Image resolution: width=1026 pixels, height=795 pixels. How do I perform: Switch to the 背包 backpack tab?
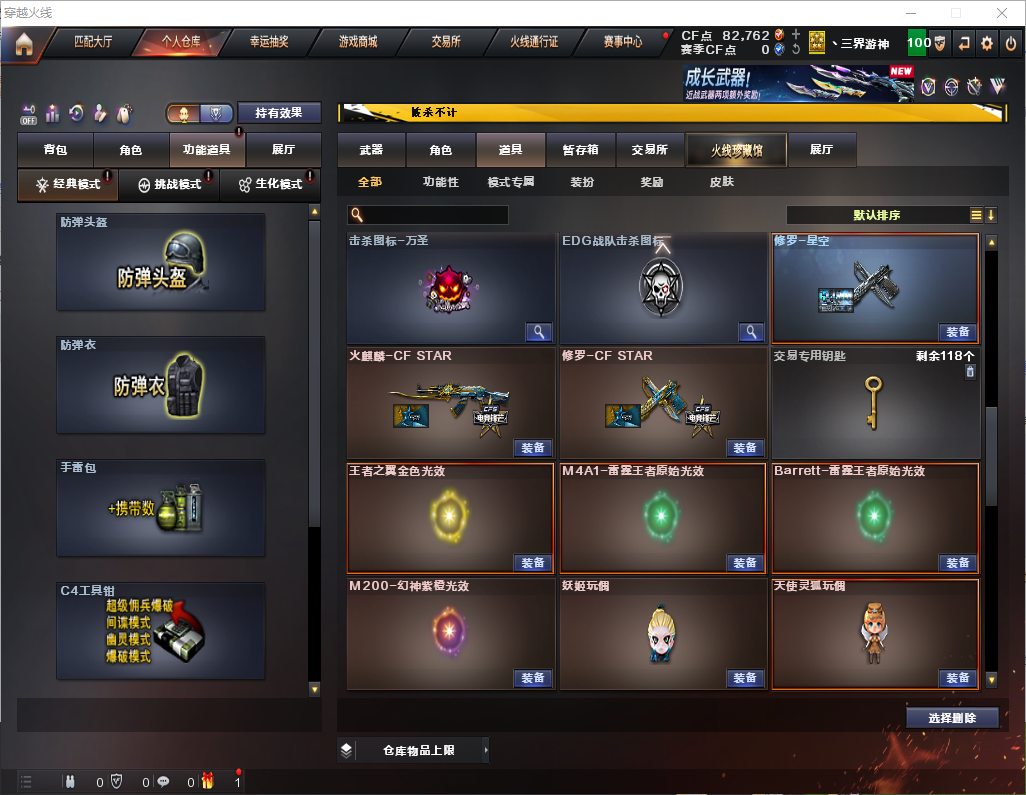tap(55, 150)
